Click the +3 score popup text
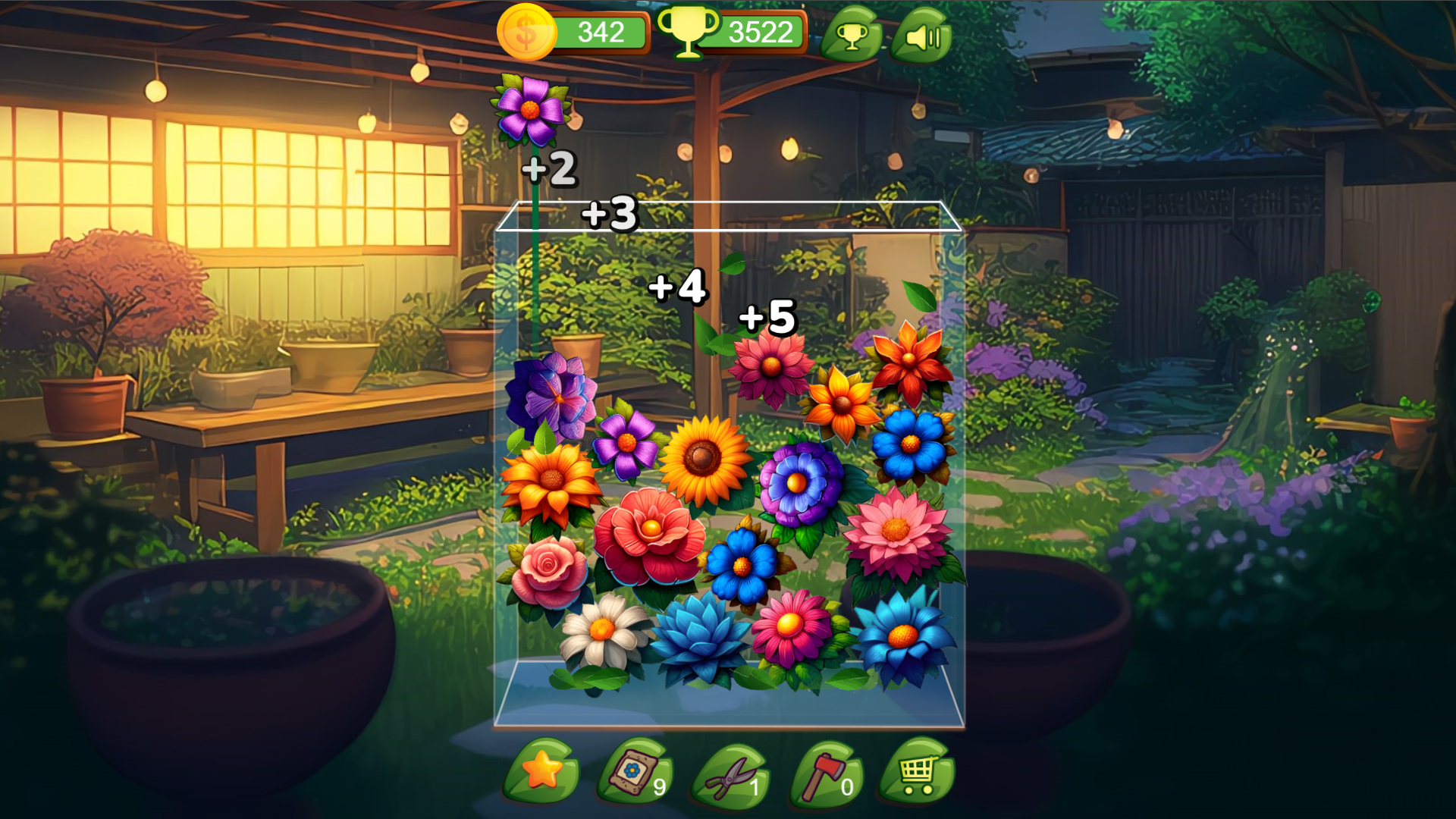 coord(607,215)
